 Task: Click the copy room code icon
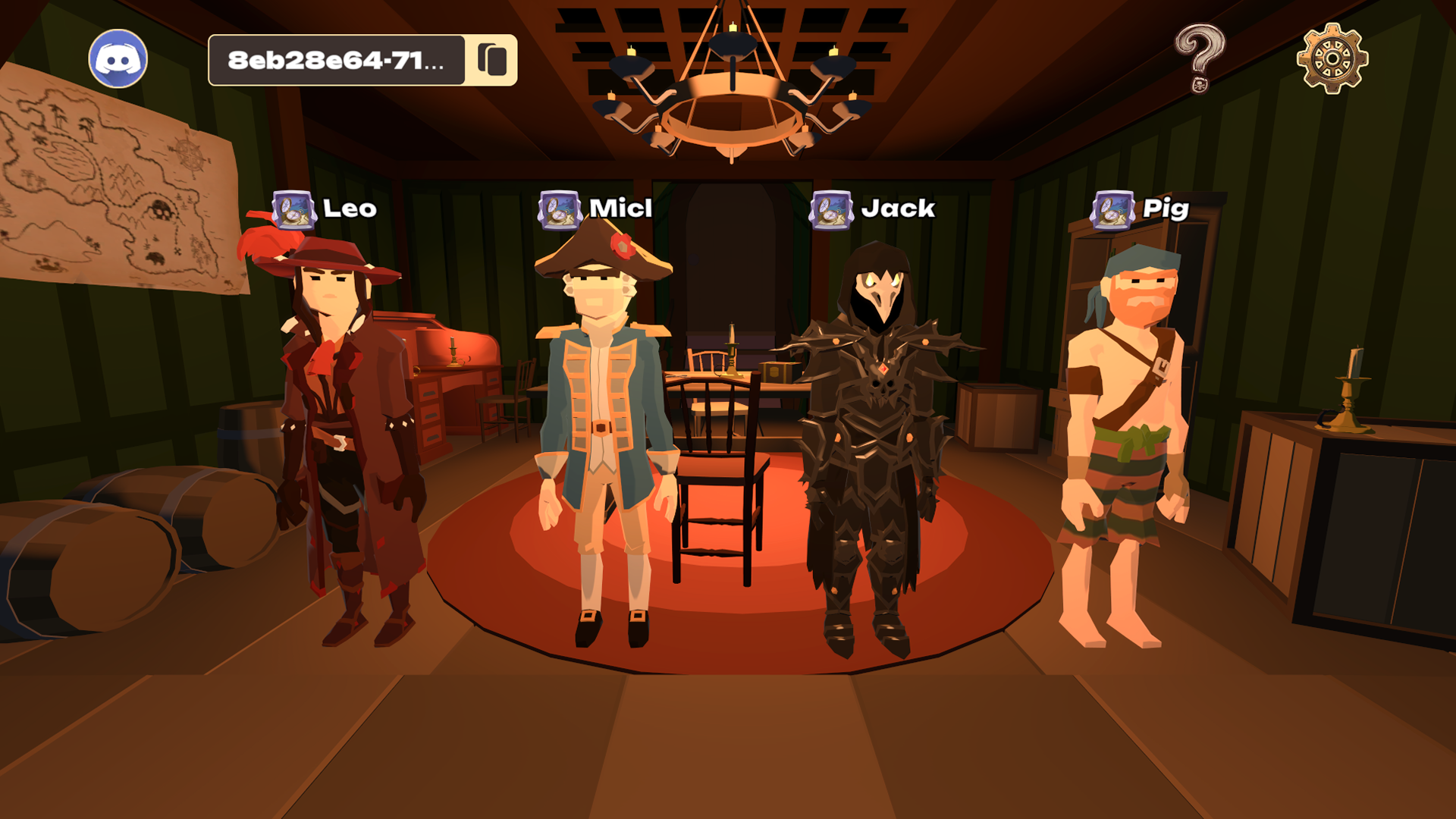491,58
